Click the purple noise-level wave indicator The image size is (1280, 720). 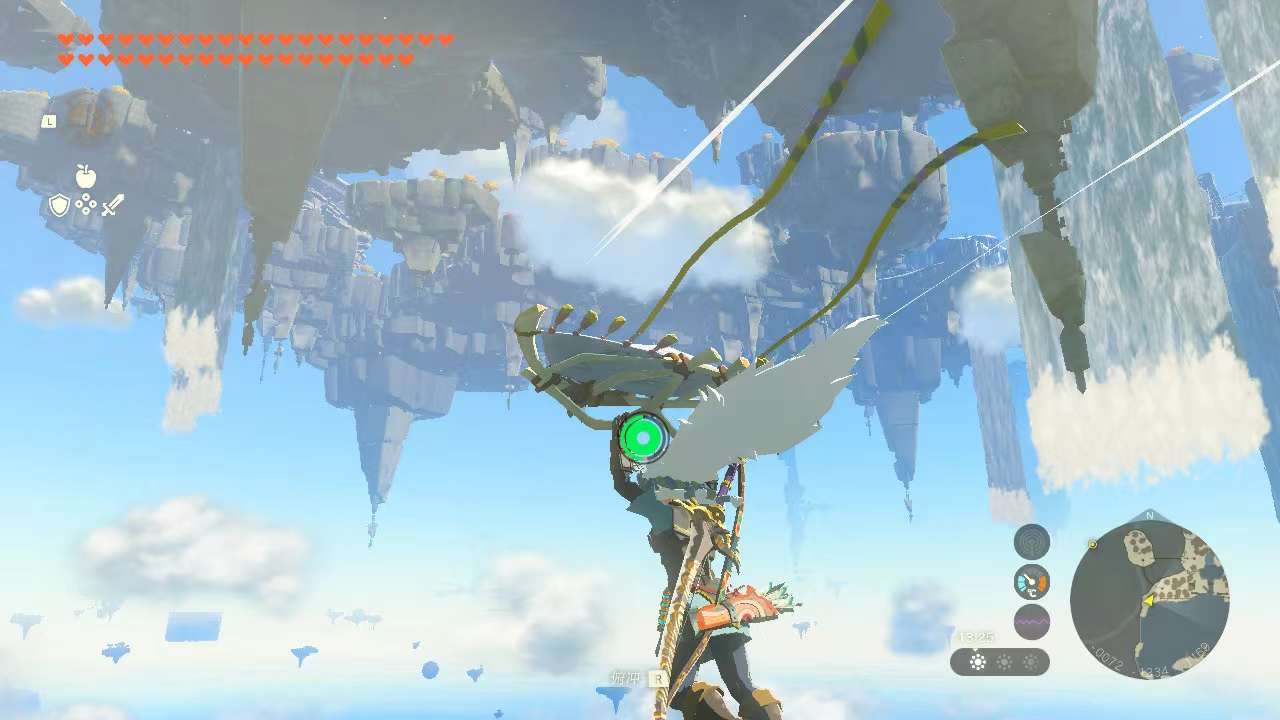click(x=1032, y=621)
